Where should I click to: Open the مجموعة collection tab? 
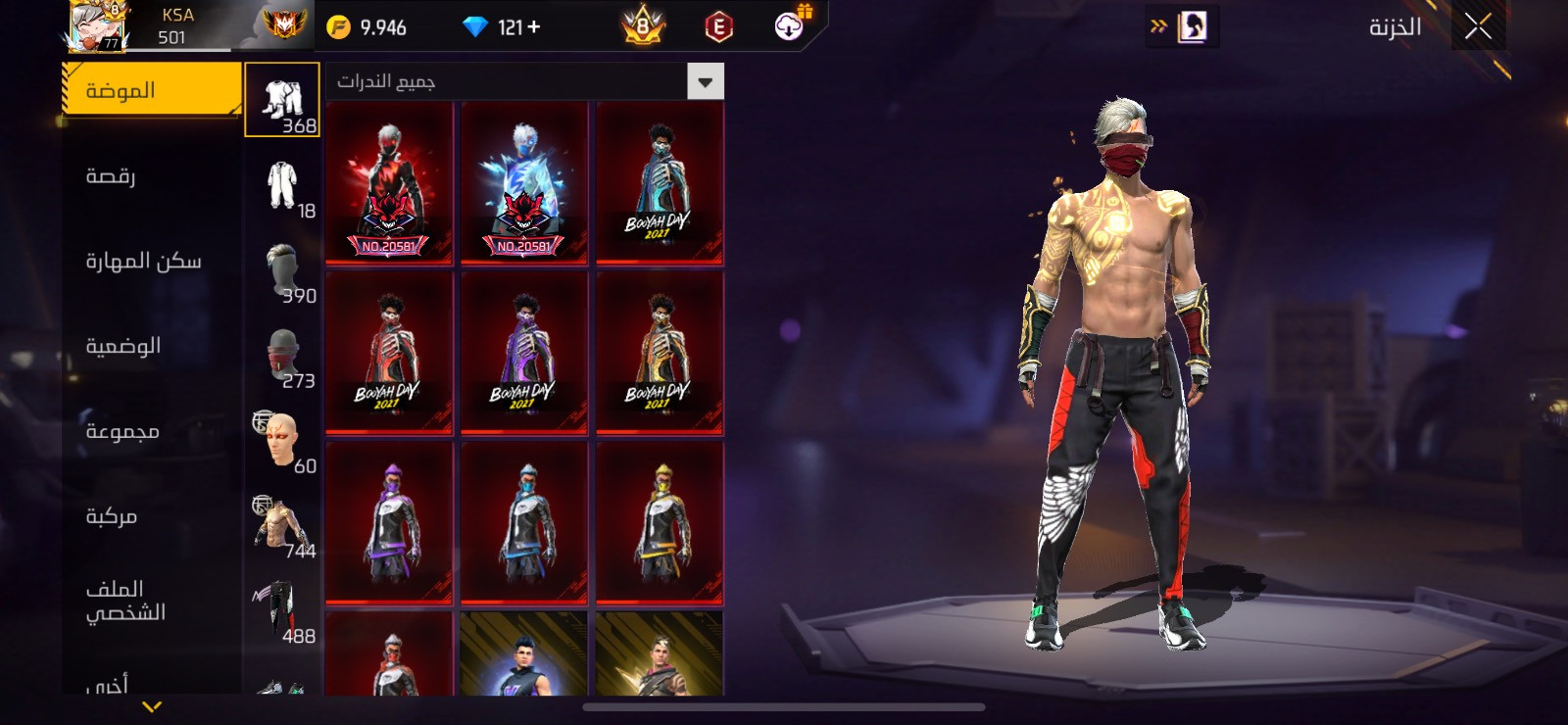[x=151, y=431]
